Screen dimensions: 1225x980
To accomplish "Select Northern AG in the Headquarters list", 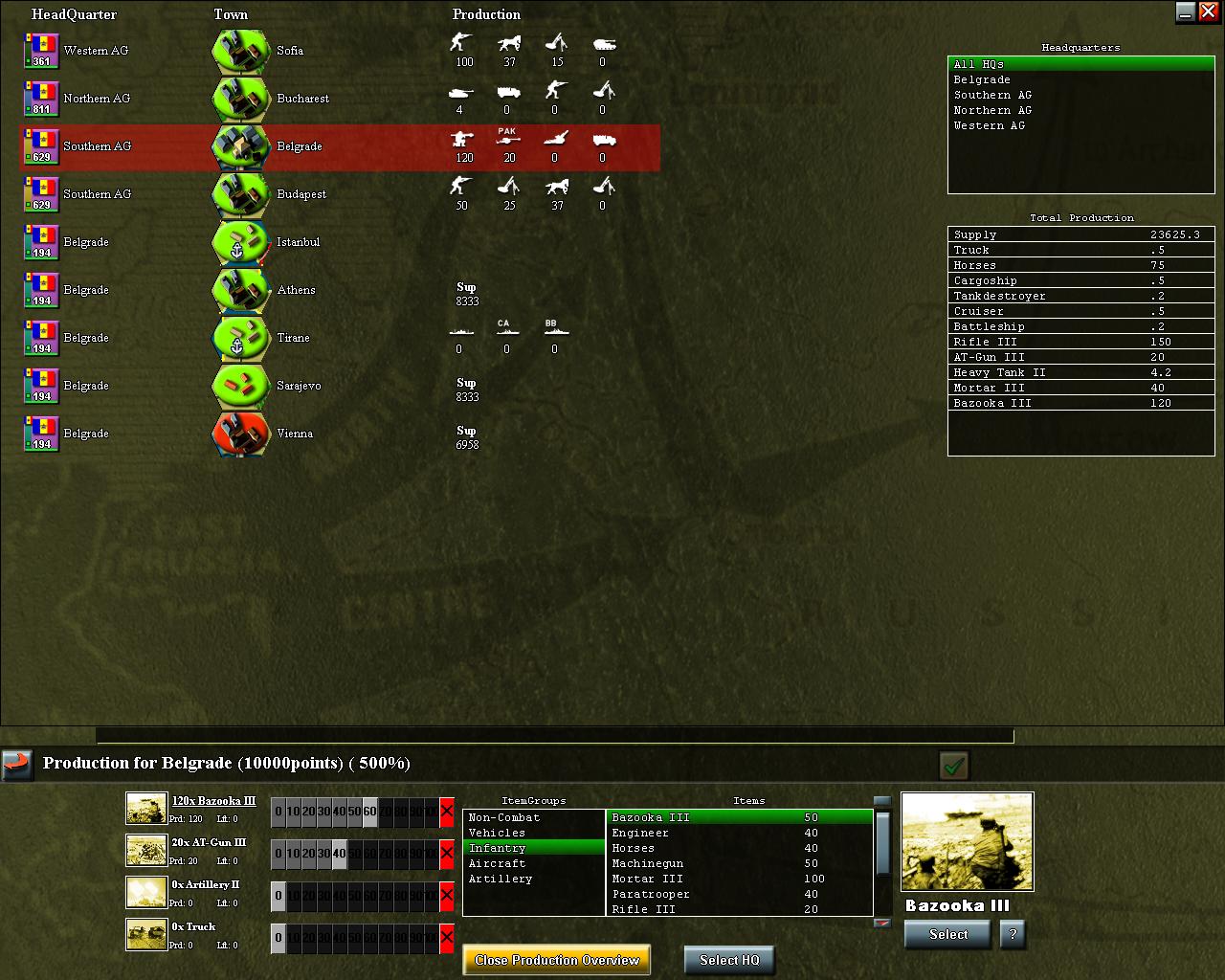I will click(x=991, y=110).
